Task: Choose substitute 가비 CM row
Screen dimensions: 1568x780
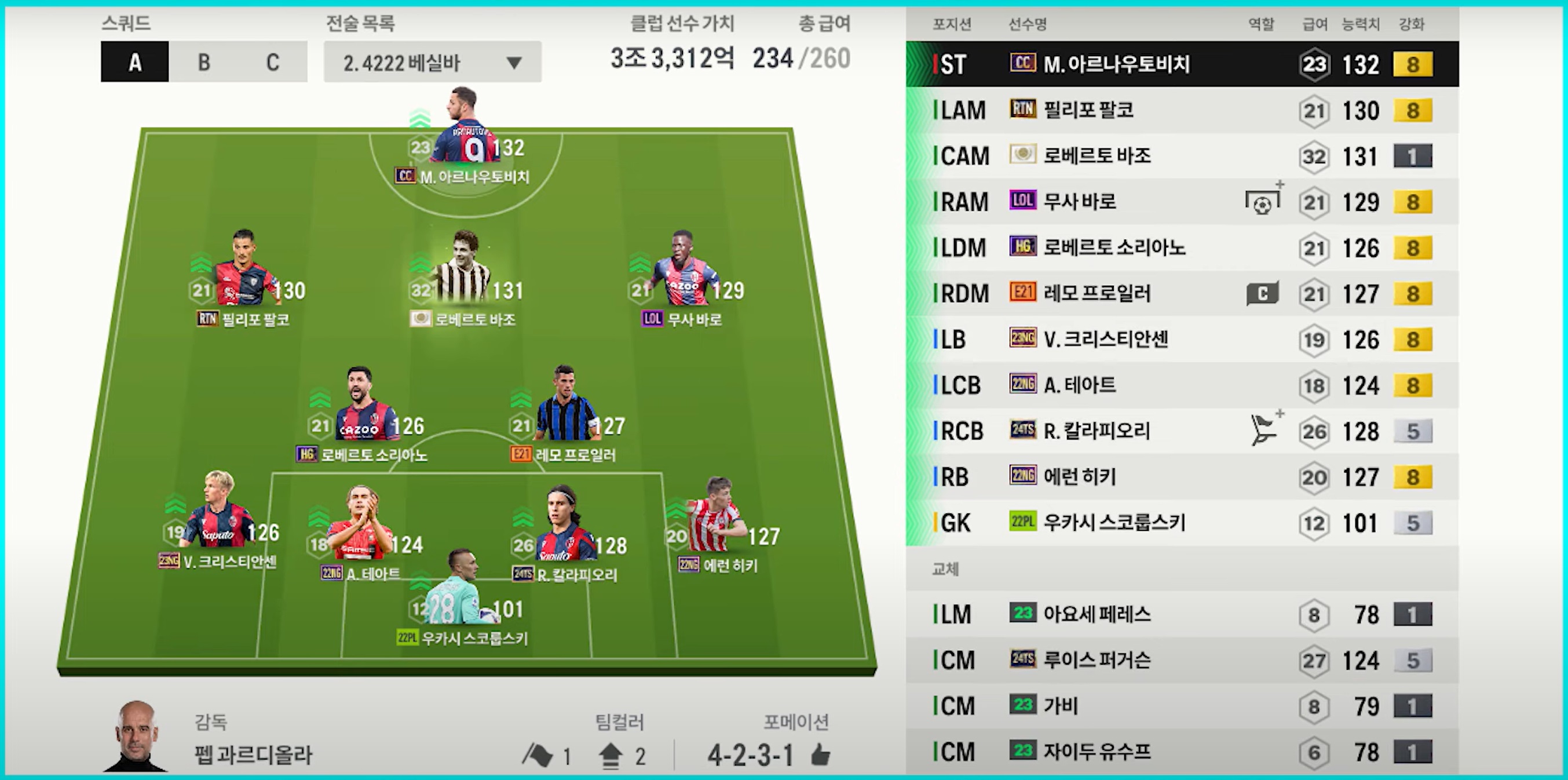Action: [1181, 706]
